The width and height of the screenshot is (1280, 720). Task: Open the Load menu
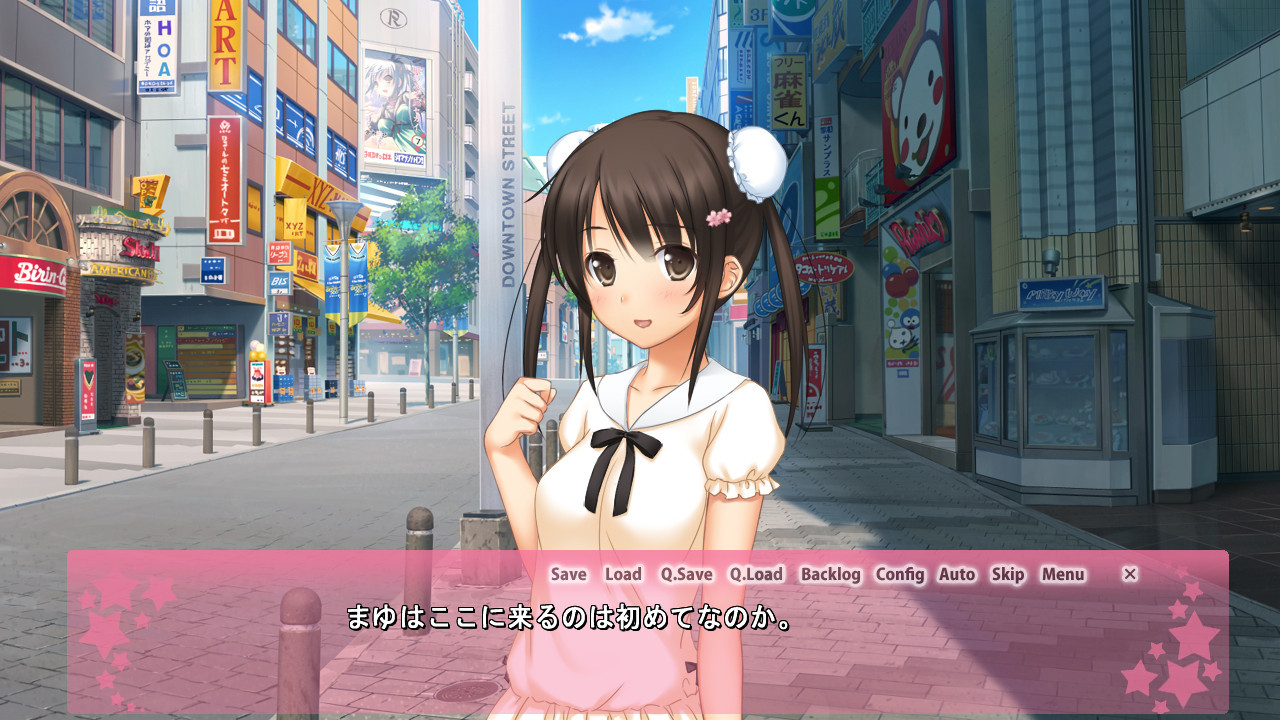click(x=623, y=574)
